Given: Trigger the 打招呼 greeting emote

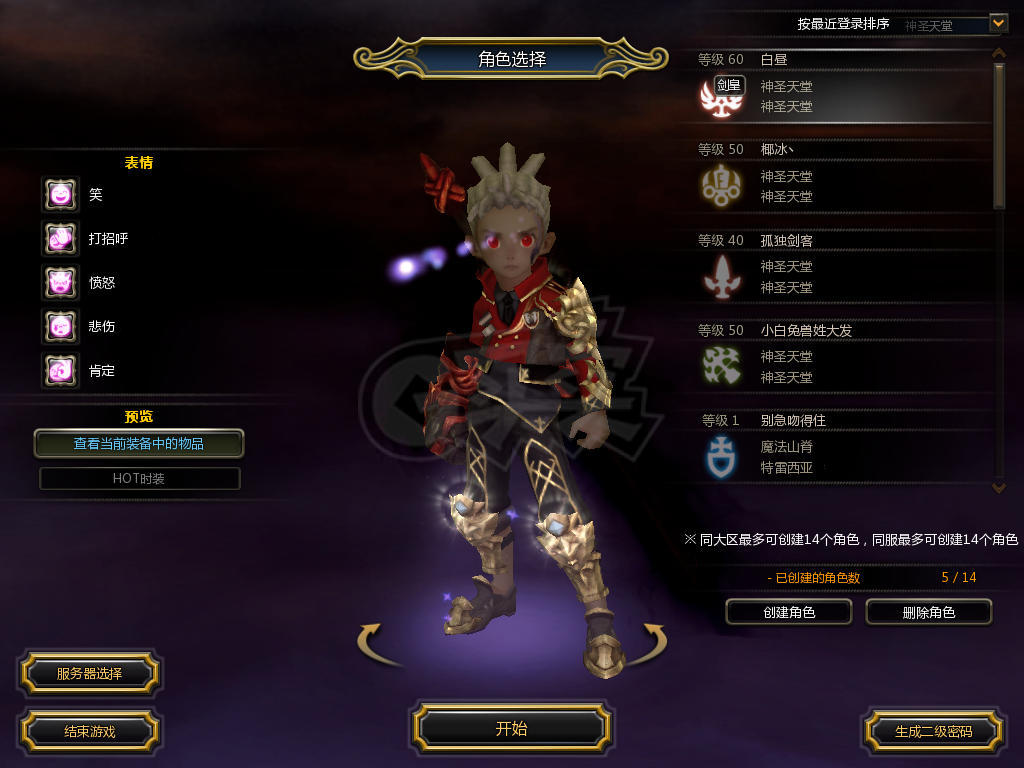Looking at the screenshot, I should coord(60,239).
